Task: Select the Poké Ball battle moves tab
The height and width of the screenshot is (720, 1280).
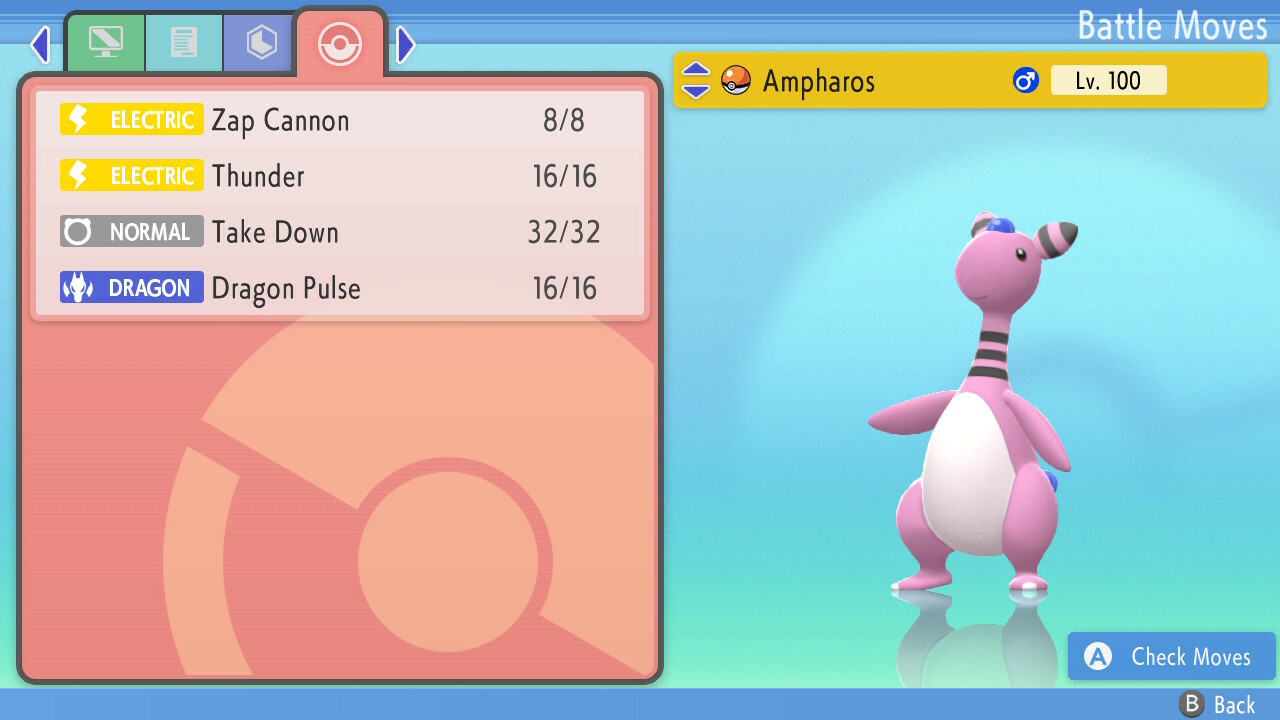Action: click(339, 44)
